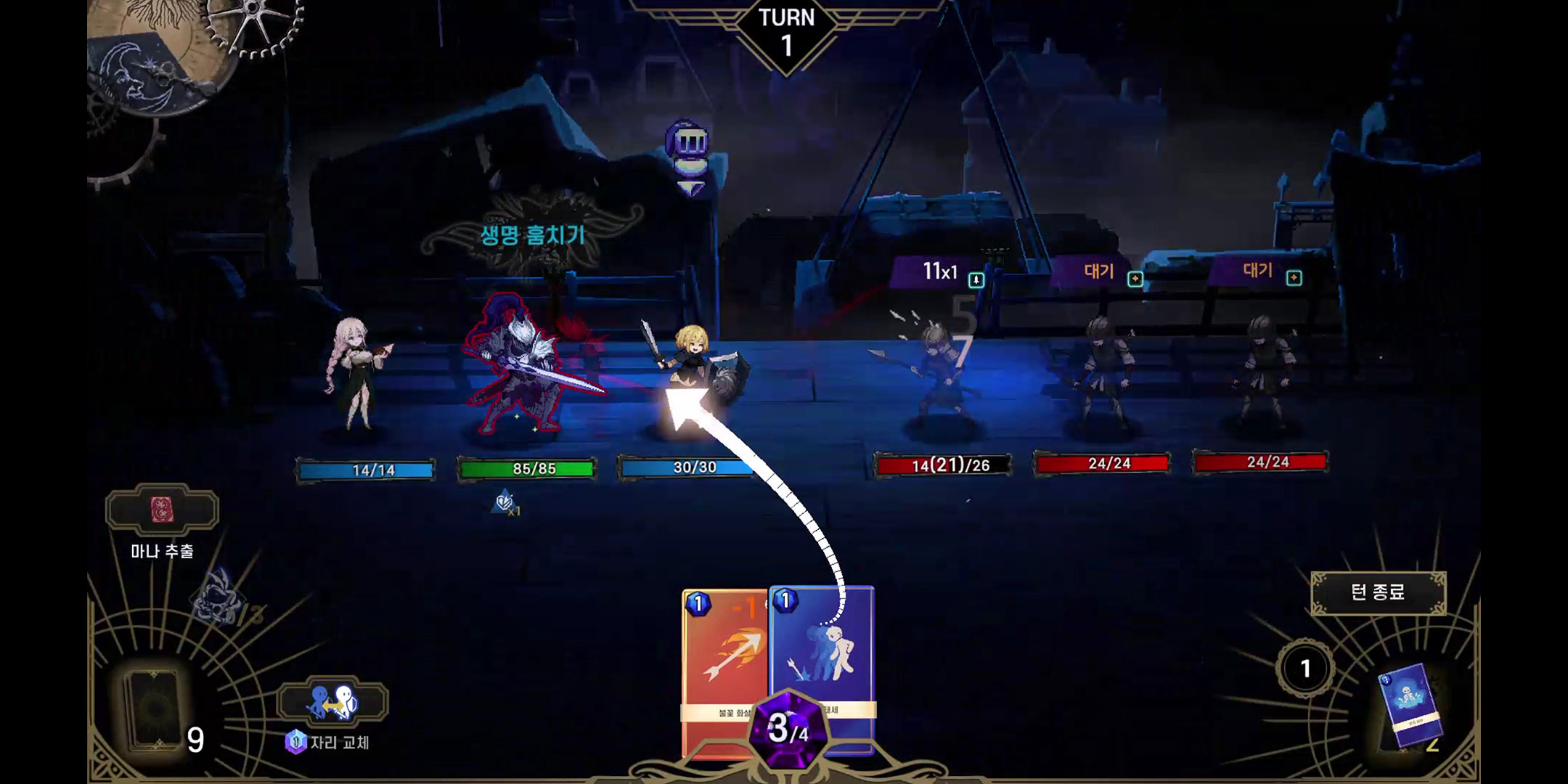
Task: End the turn with 턴 종료
Action: (x=1378, y=592)
